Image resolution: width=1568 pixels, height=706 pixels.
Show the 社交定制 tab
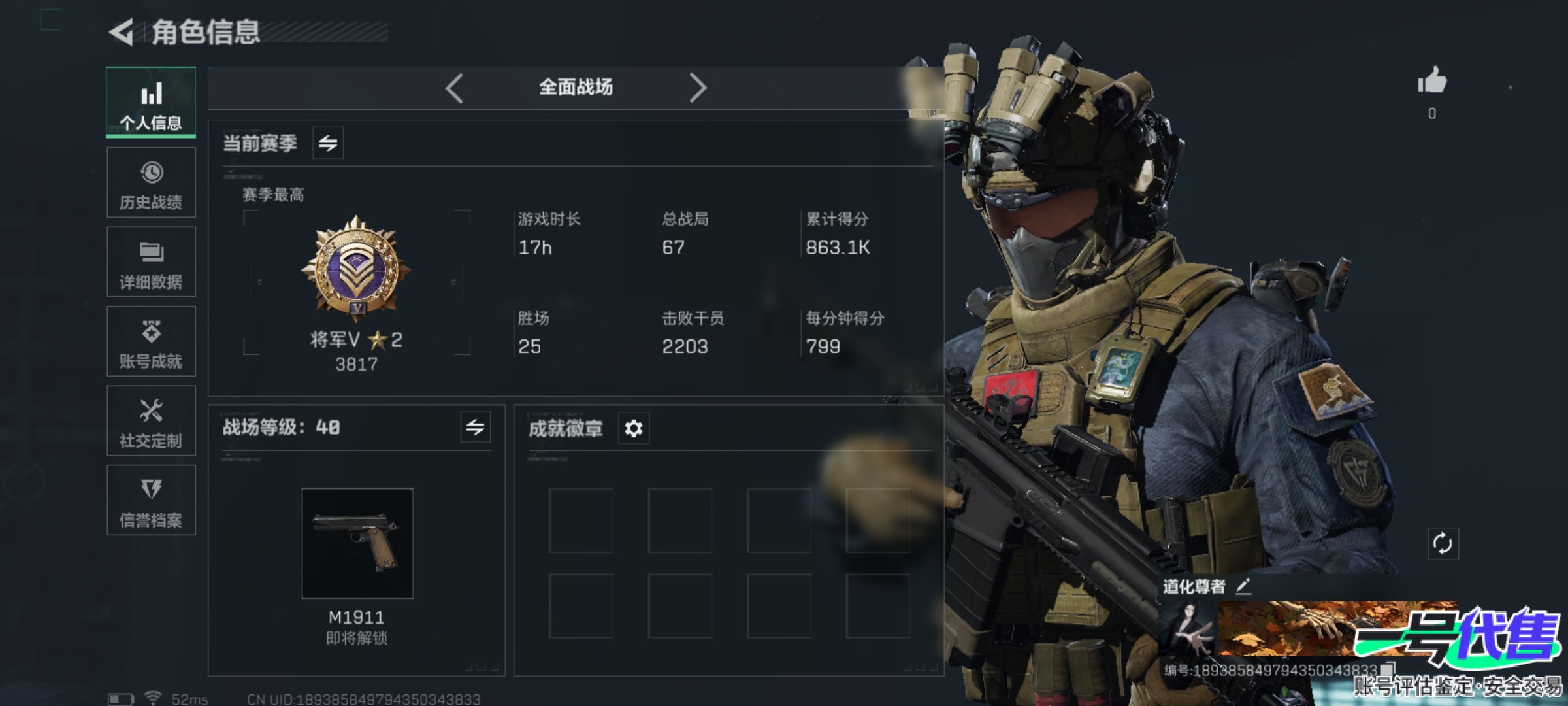[x=151, y=421]
